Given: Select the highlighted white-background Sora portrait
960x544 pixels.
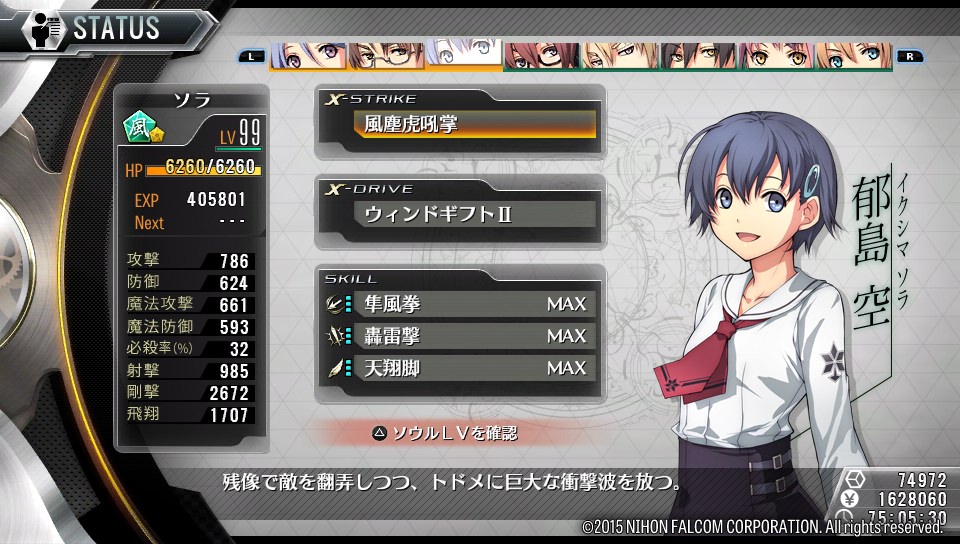Looking at the screenshot, I should 463,55.
